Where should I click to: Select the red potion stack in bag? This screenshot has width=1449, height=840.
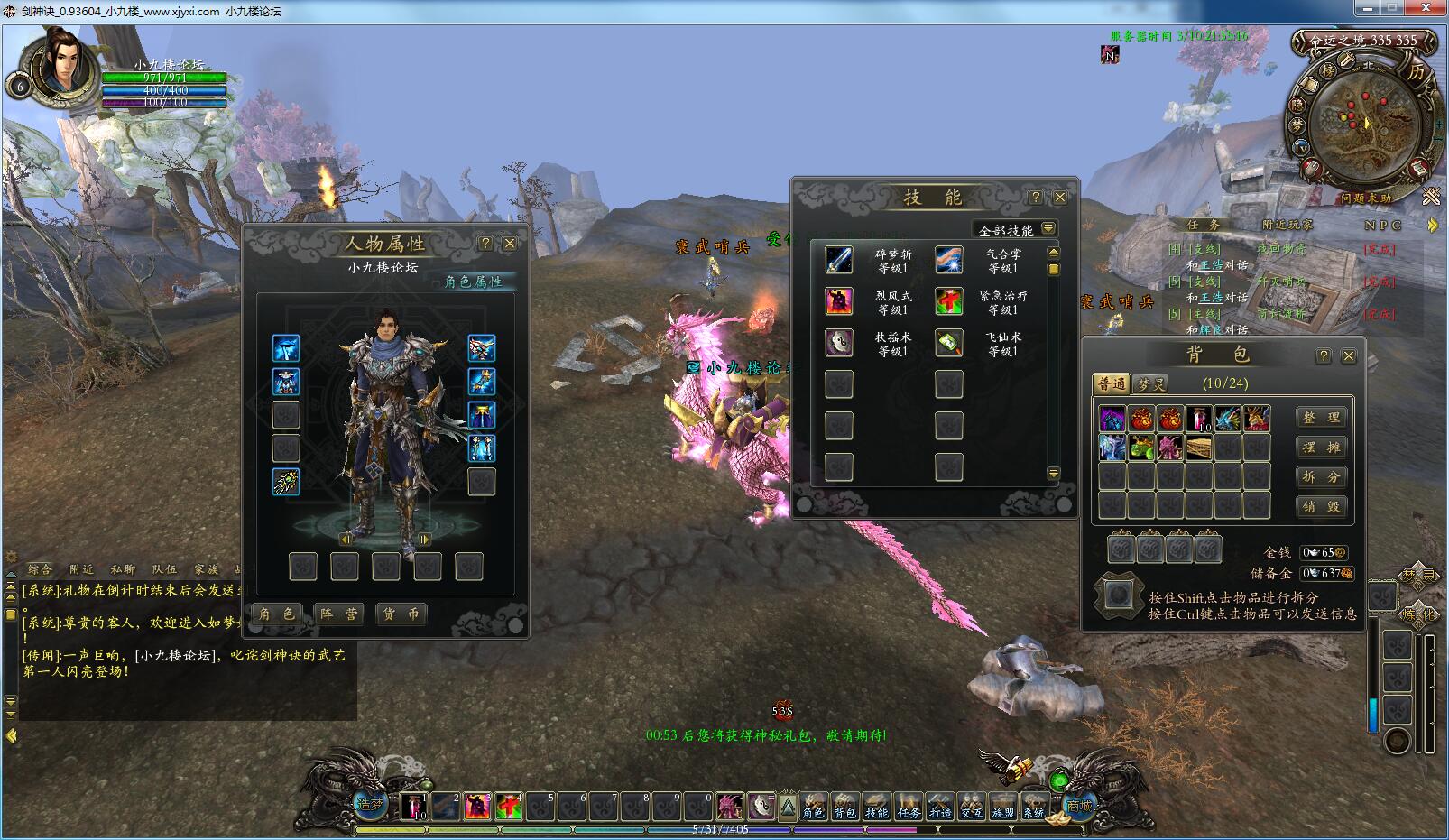coord(1199,419)
